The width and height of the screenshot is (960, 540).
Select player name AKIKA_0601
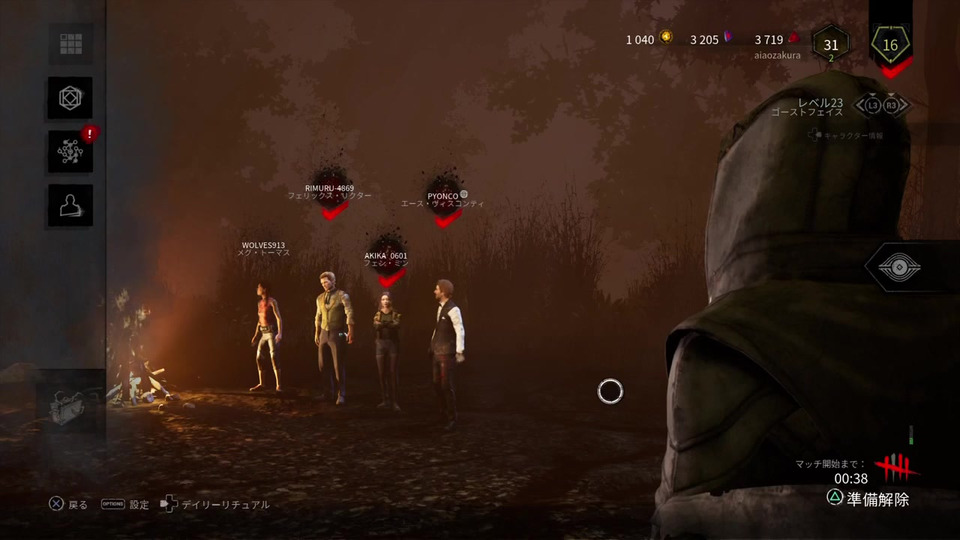click(x=385, y=256)
